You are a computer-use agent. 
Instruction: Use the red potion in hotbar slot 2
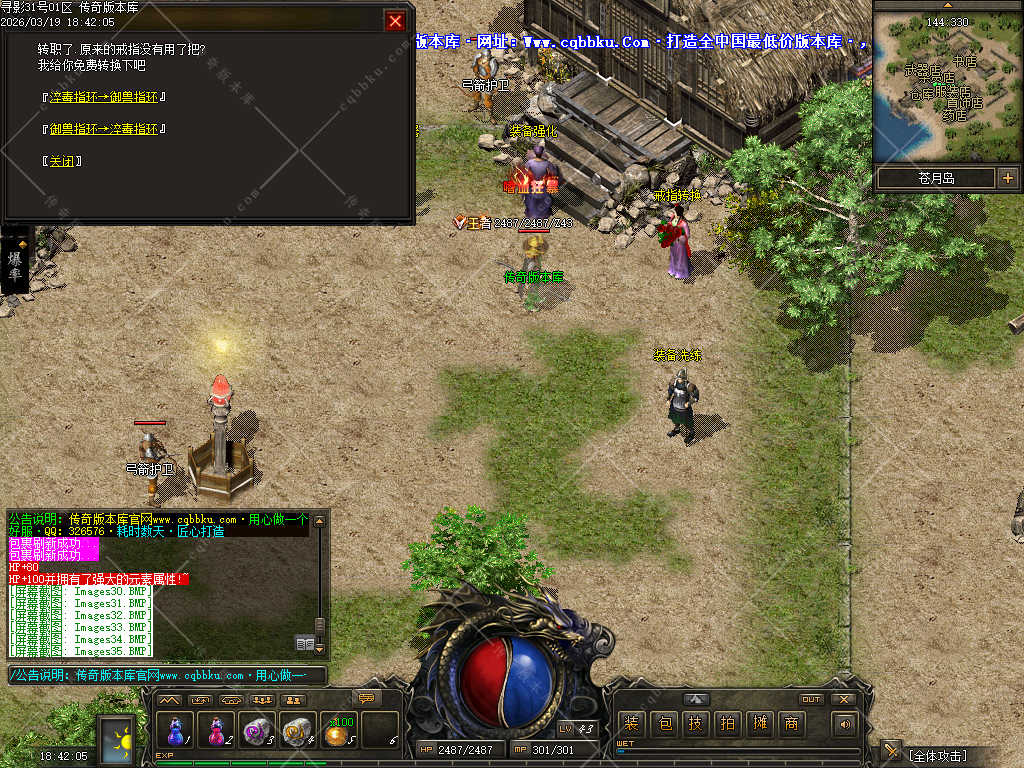(x=216, y=730)
